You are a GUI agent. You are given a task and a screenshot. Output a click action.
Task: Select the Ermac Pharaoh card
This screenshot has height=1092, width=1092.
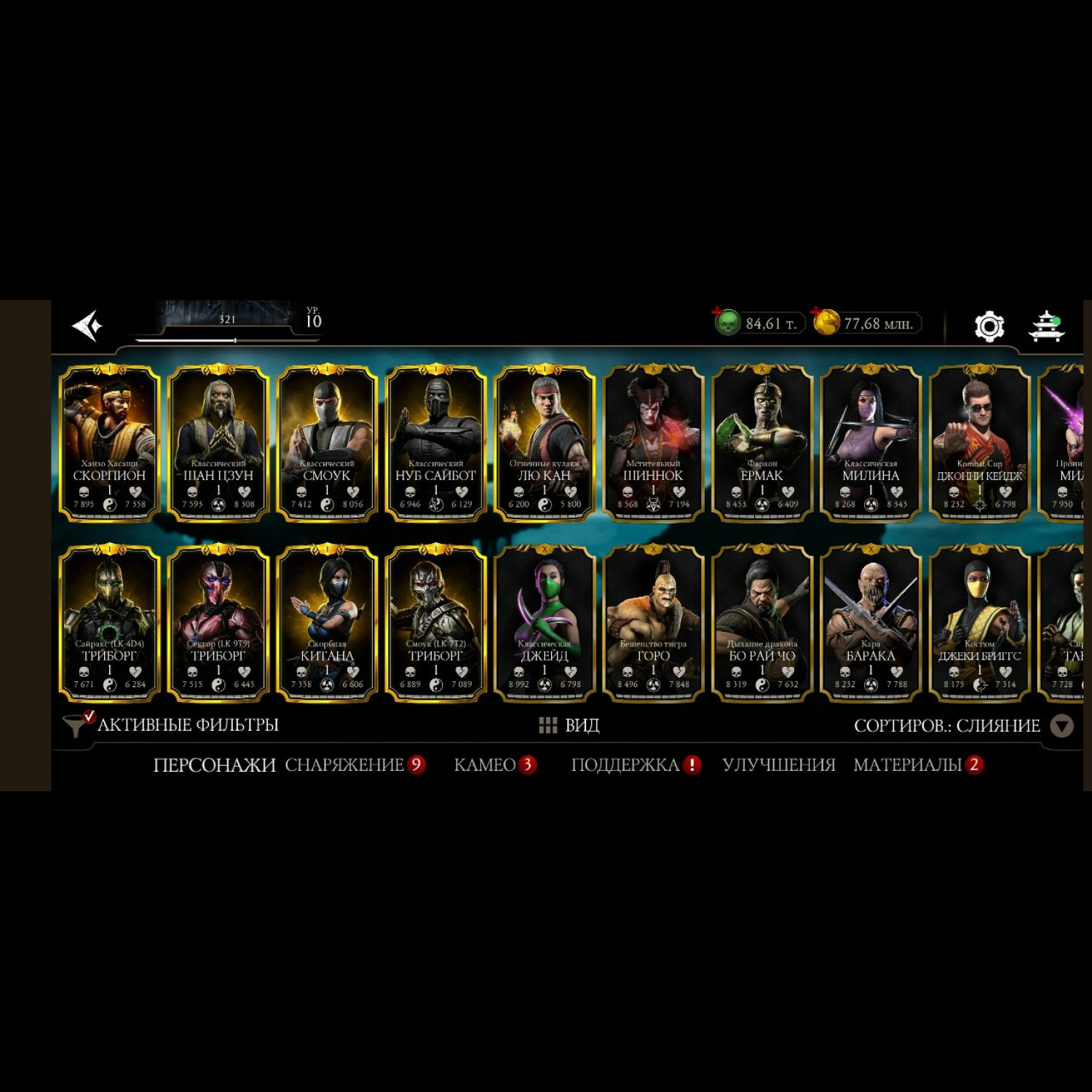tap(762, 444)
